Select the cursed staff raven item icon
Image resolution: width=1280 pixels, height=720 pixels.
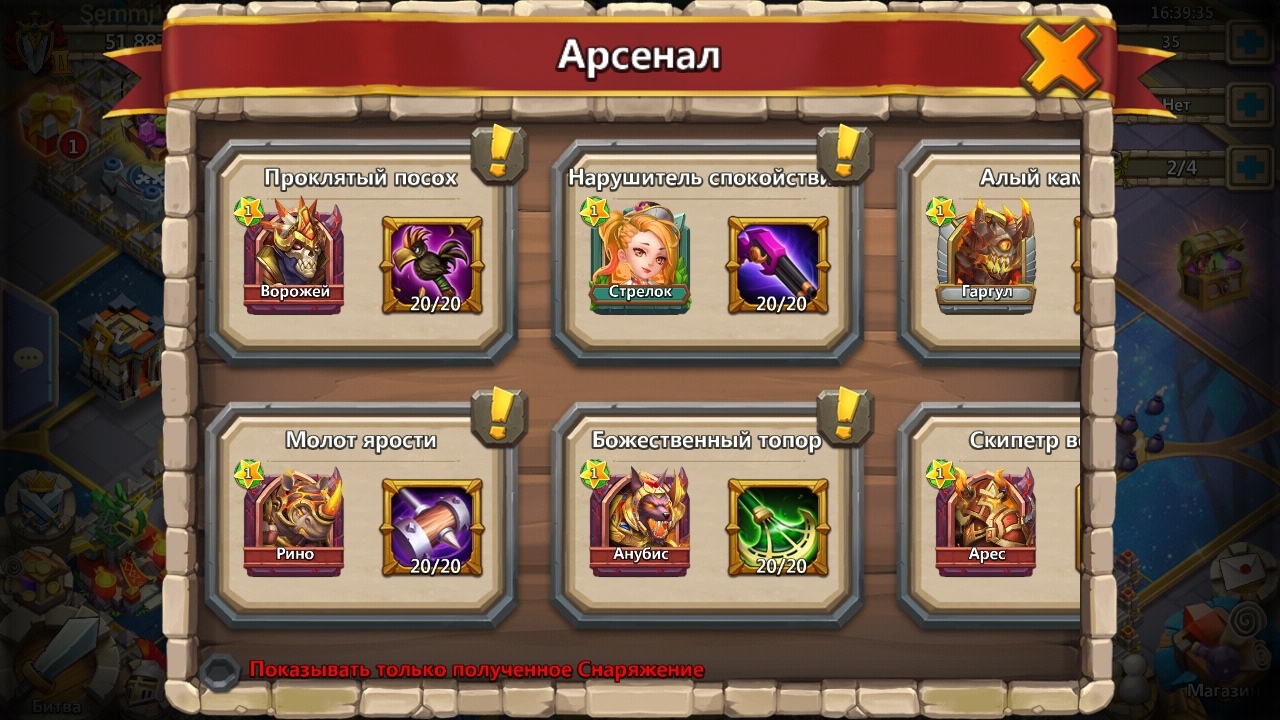(x=432, y=265)
